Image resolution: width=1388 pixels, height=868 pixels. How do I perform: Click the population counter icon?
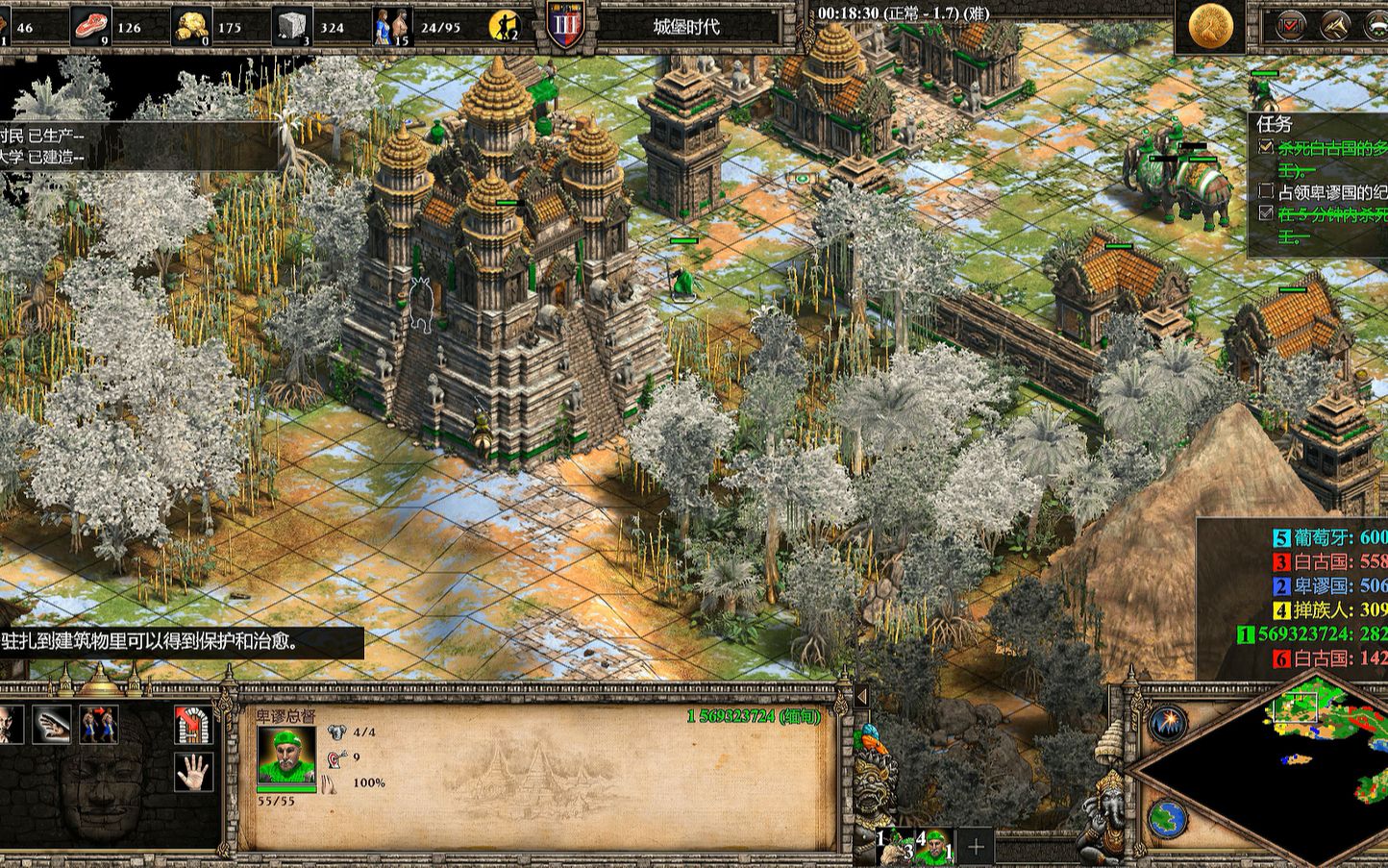pos(392,27)
